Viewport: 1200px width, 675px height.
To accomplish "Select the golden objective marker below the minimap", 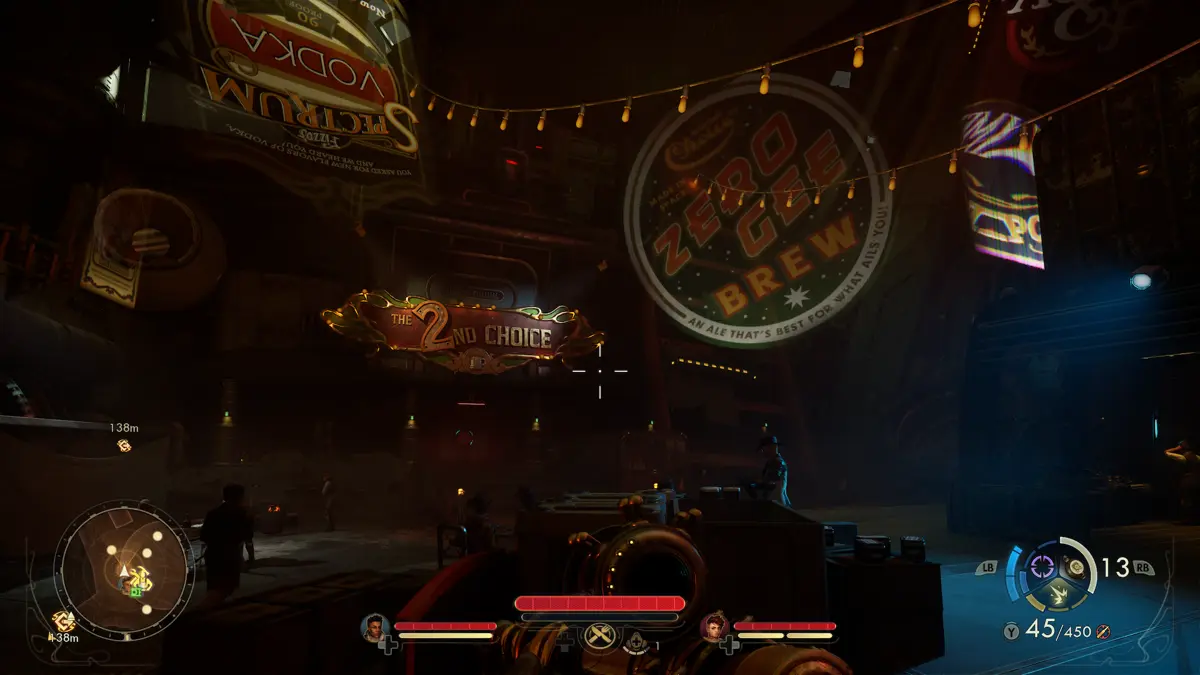I will (x=63, y=622).
